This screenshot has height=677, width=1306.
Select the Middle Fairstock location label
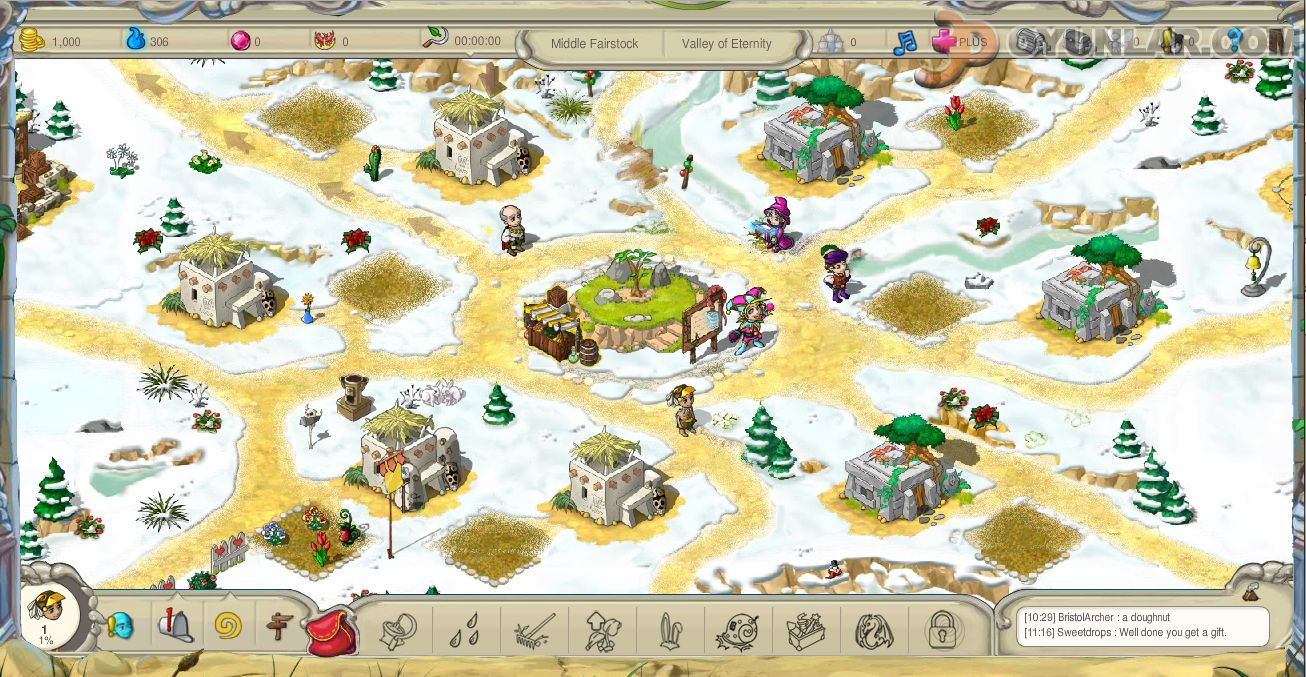[x=594, y=44]
